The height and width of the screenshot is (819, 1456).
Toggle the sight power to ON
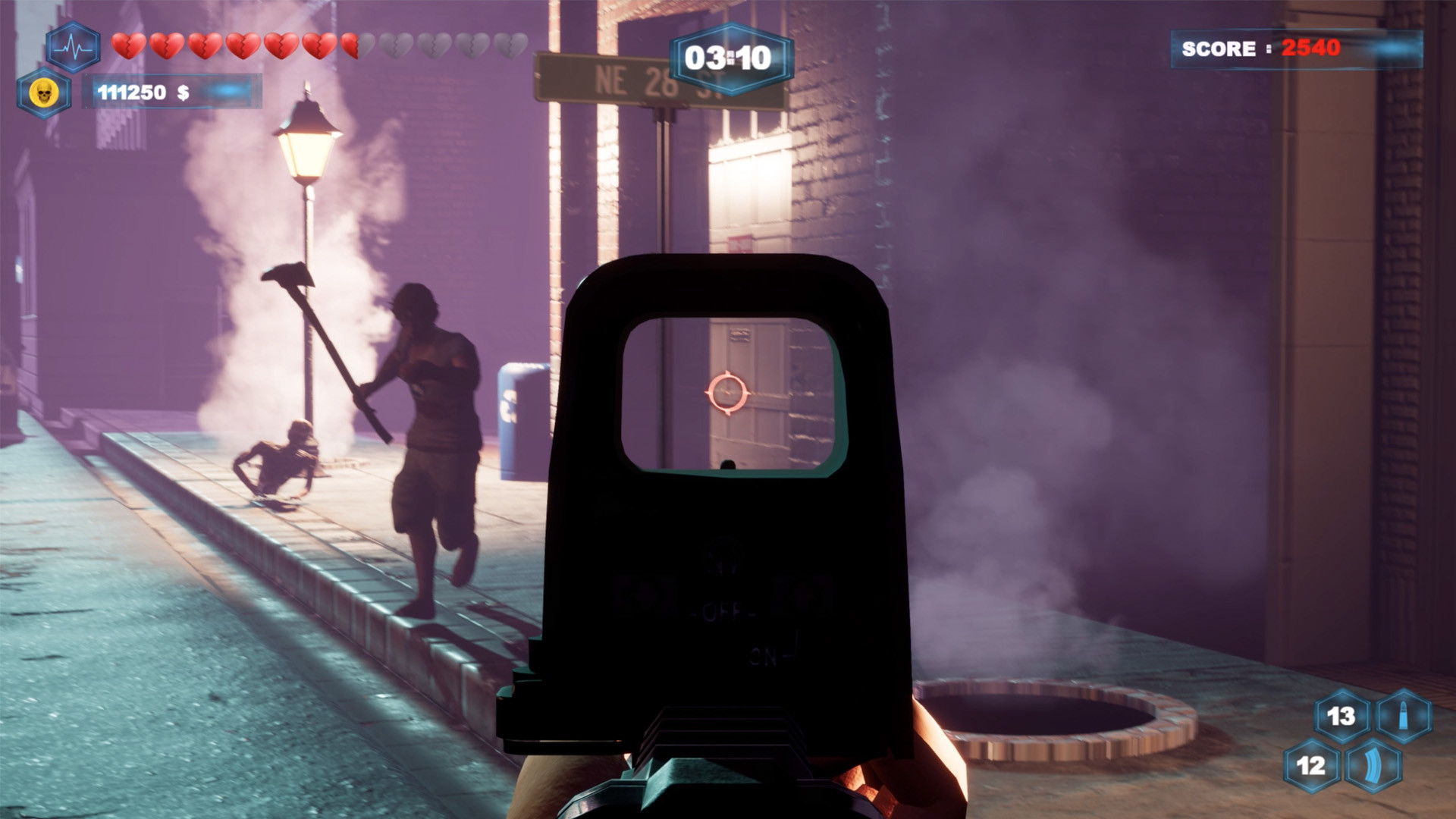pyautogui.click(x=764, y=654)
